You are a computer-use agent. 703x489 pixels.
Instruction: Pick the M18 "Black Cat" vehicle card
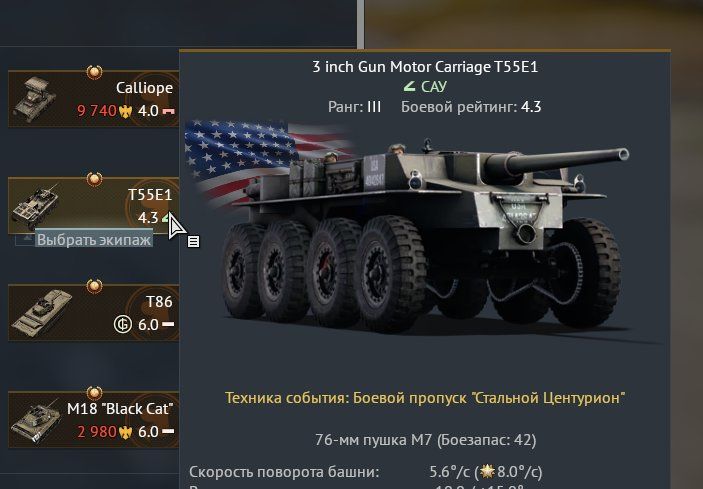[x=93, y=419]
